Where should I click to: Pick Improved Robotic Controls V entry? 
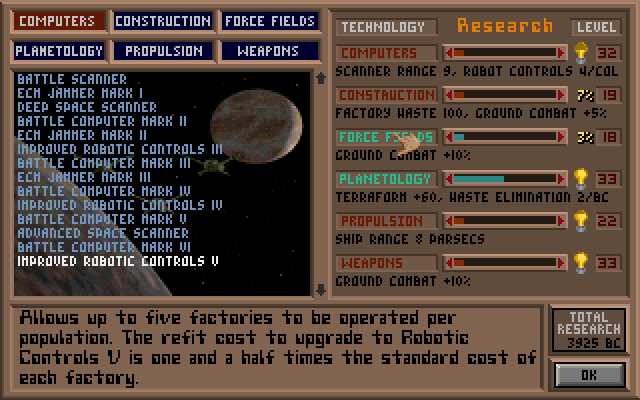(x=118, y=261)
